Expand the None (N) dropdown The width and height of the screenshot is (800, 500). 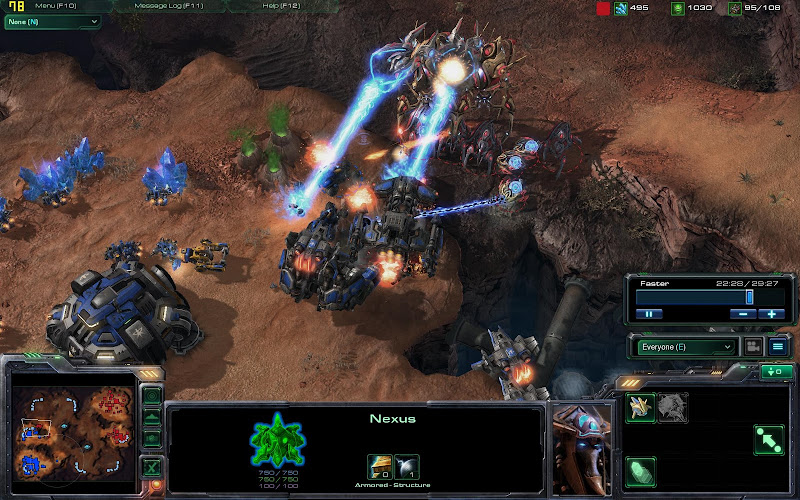point(52,21)
